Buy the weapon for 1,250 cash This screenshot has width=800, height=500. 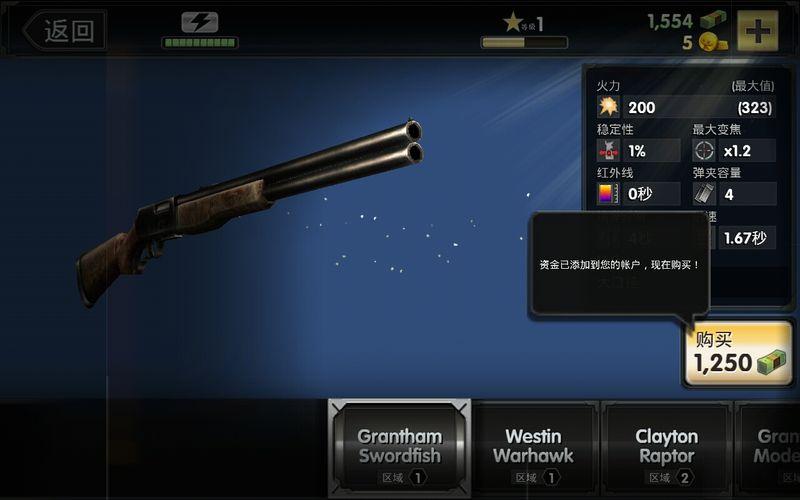pos(738,353)
